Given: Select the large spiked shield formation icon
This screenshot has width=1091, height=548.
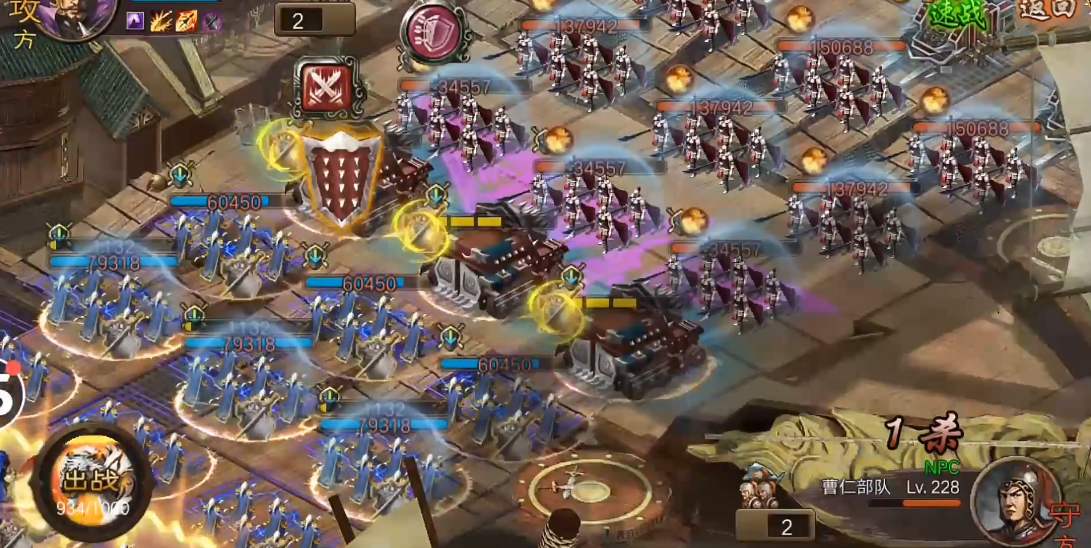Looking at the screenshot, I should pyautogui.click(x=342, y=180).
